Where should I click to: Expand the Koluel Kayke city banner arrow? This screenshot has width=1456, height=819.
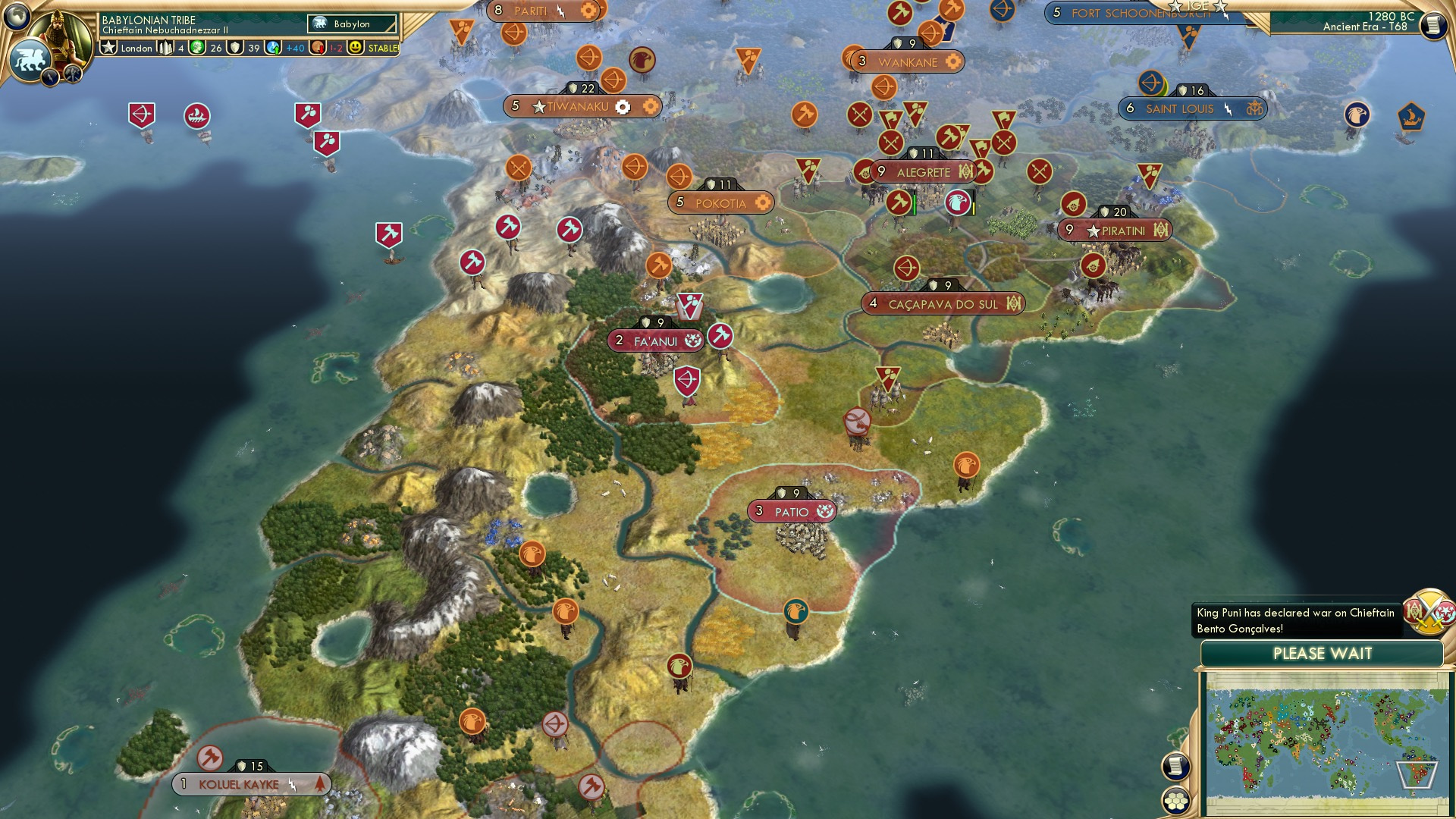point(322,784)
